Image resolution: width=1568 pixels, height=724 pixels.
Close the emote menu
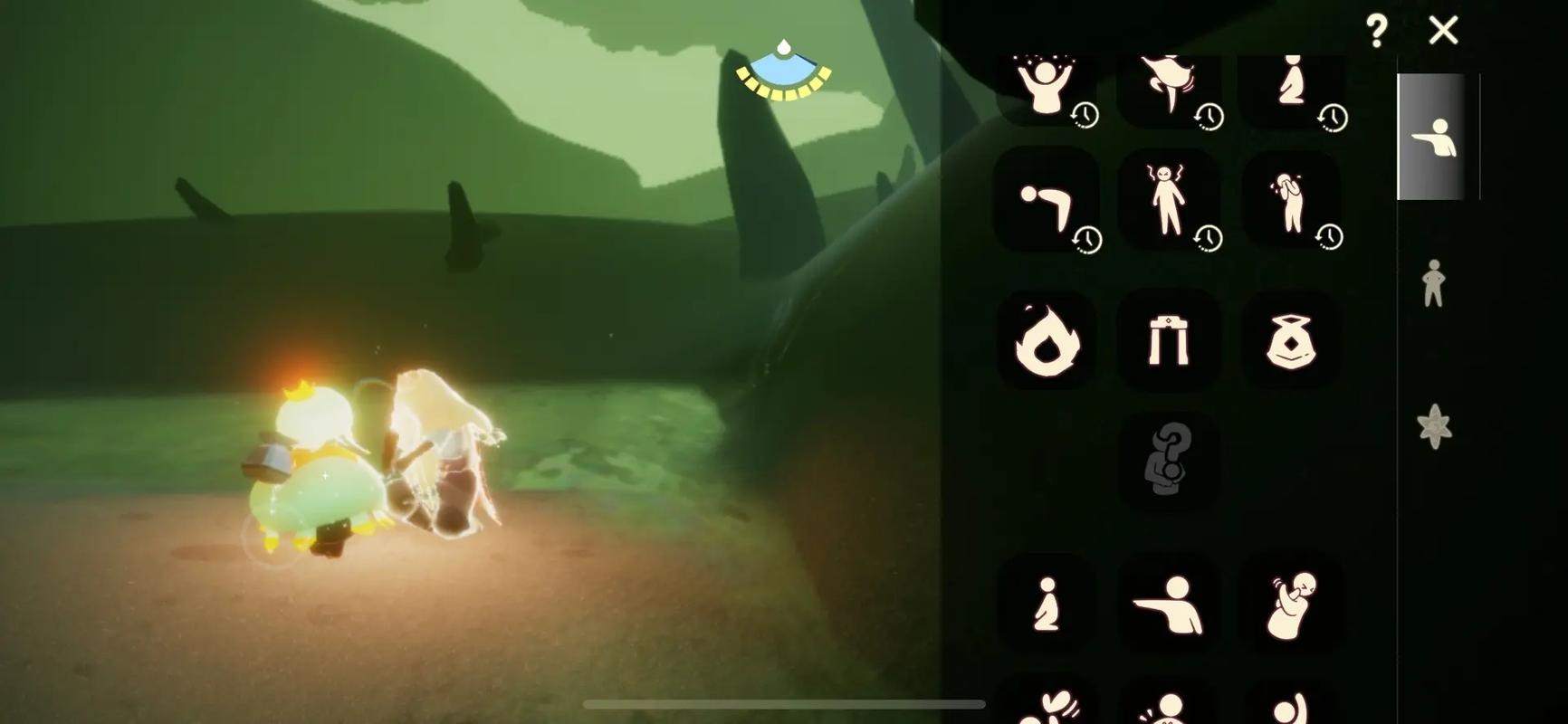click(x=1443, y=31)
